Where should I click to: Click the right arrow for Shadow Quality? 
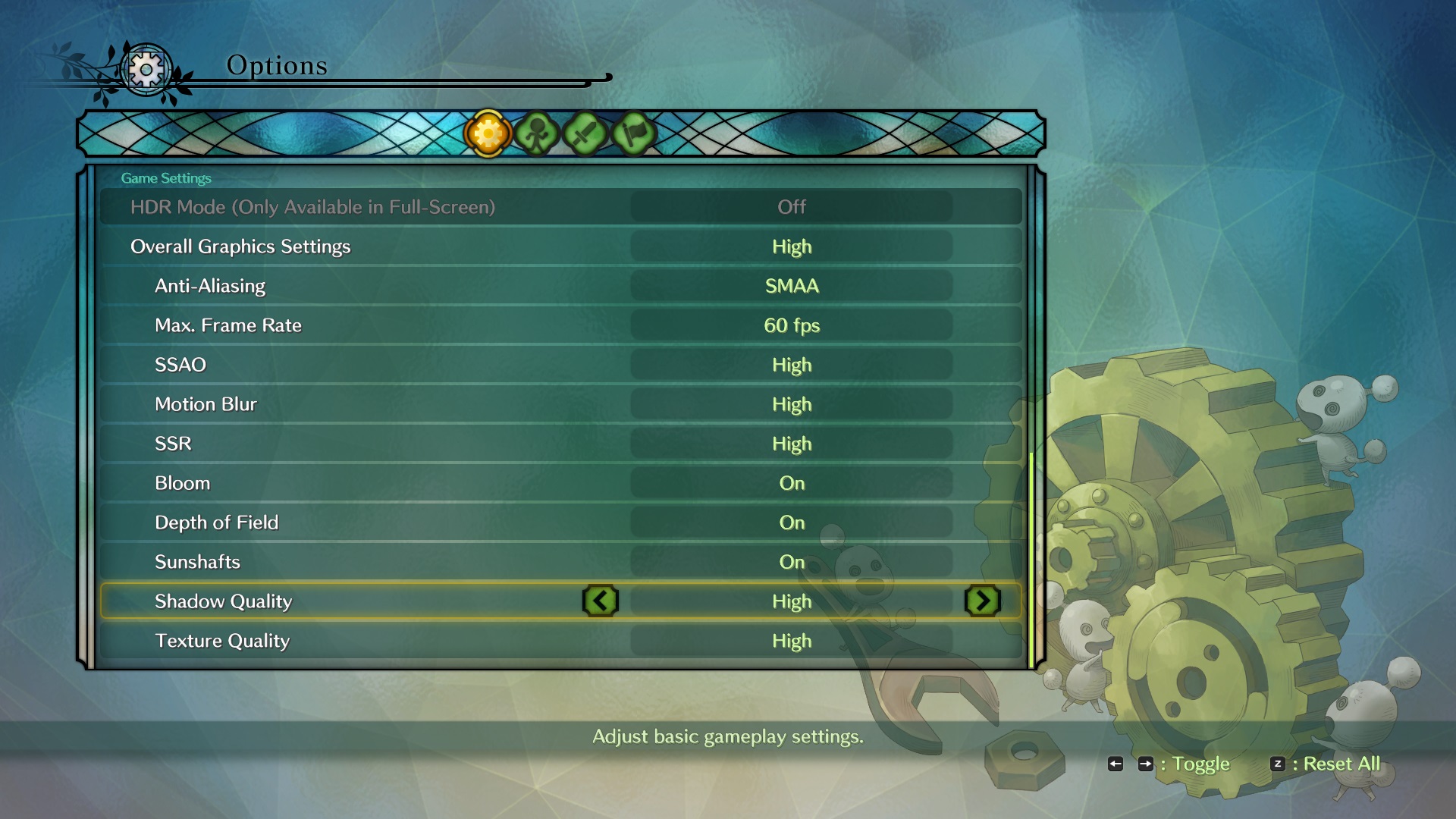pos(983,601)
